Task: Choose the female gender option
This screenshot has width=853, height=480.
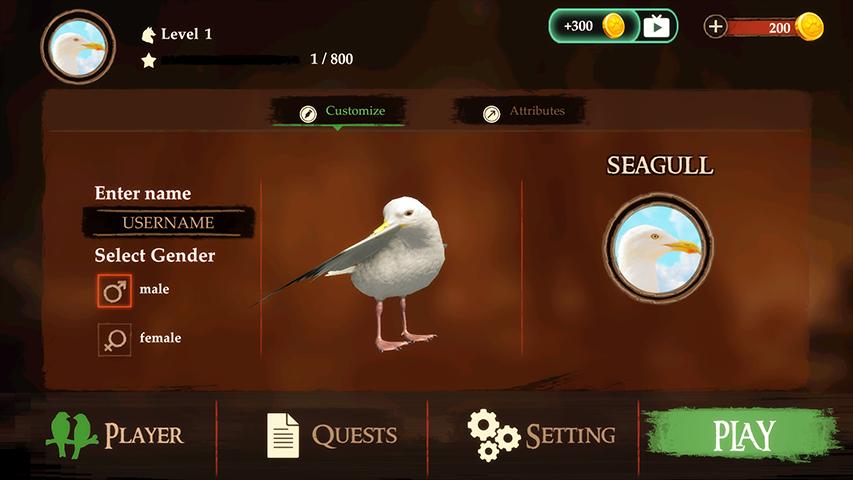Action: 115,340
